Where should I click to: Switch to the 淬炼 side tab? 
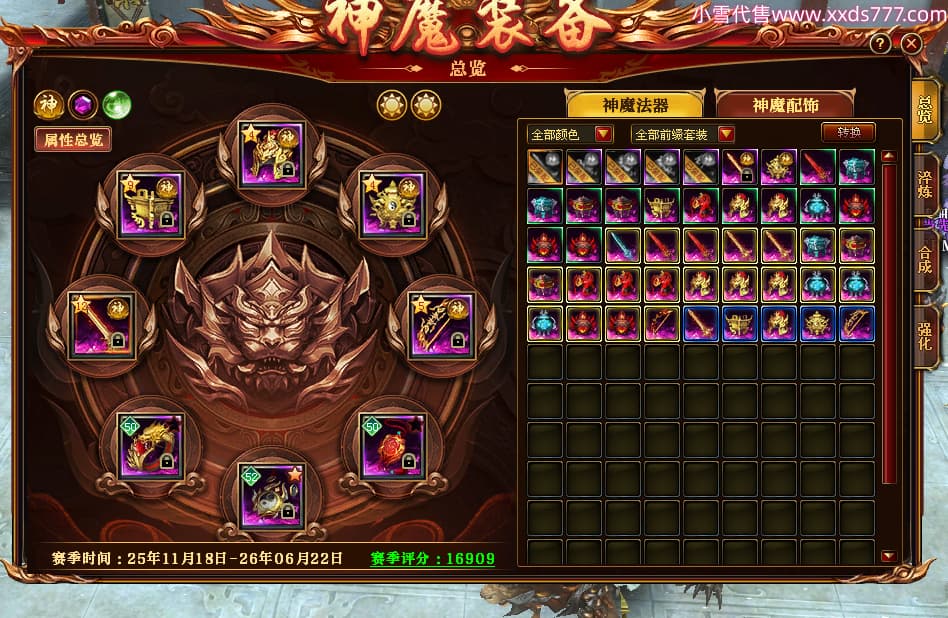(925, 183)
